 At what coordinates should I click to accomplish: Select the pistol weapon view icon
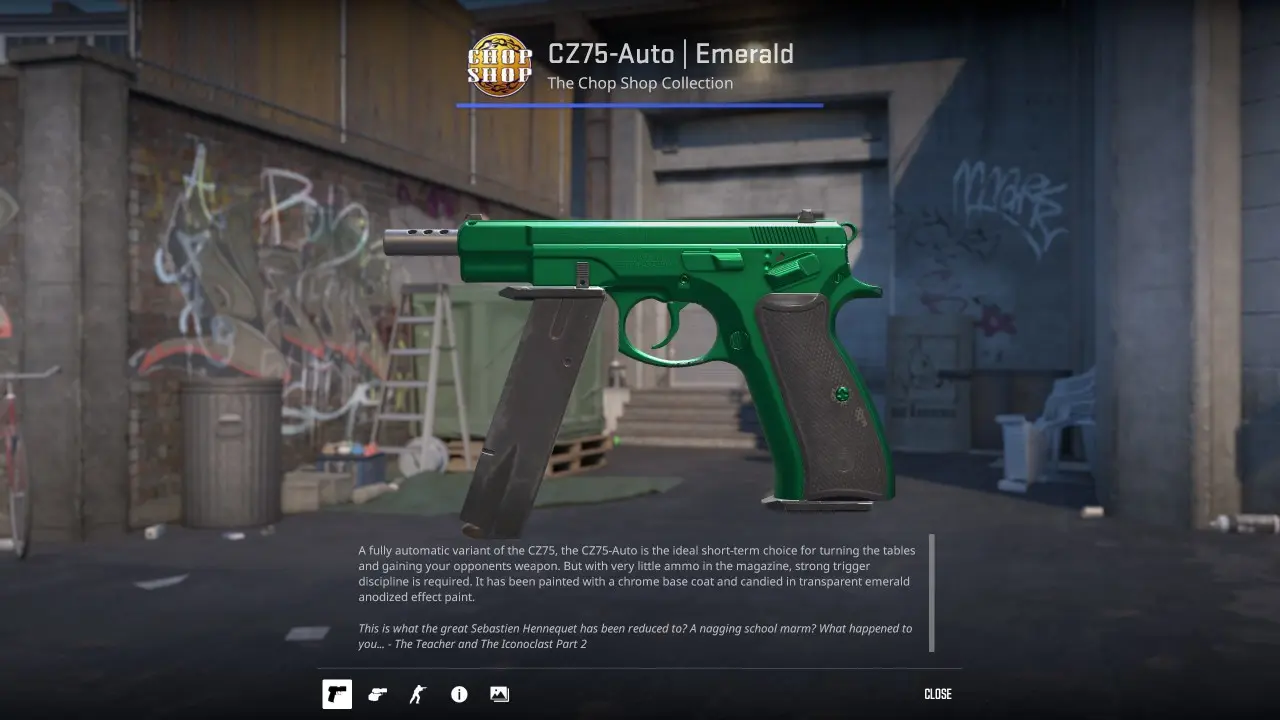[337, 694]
